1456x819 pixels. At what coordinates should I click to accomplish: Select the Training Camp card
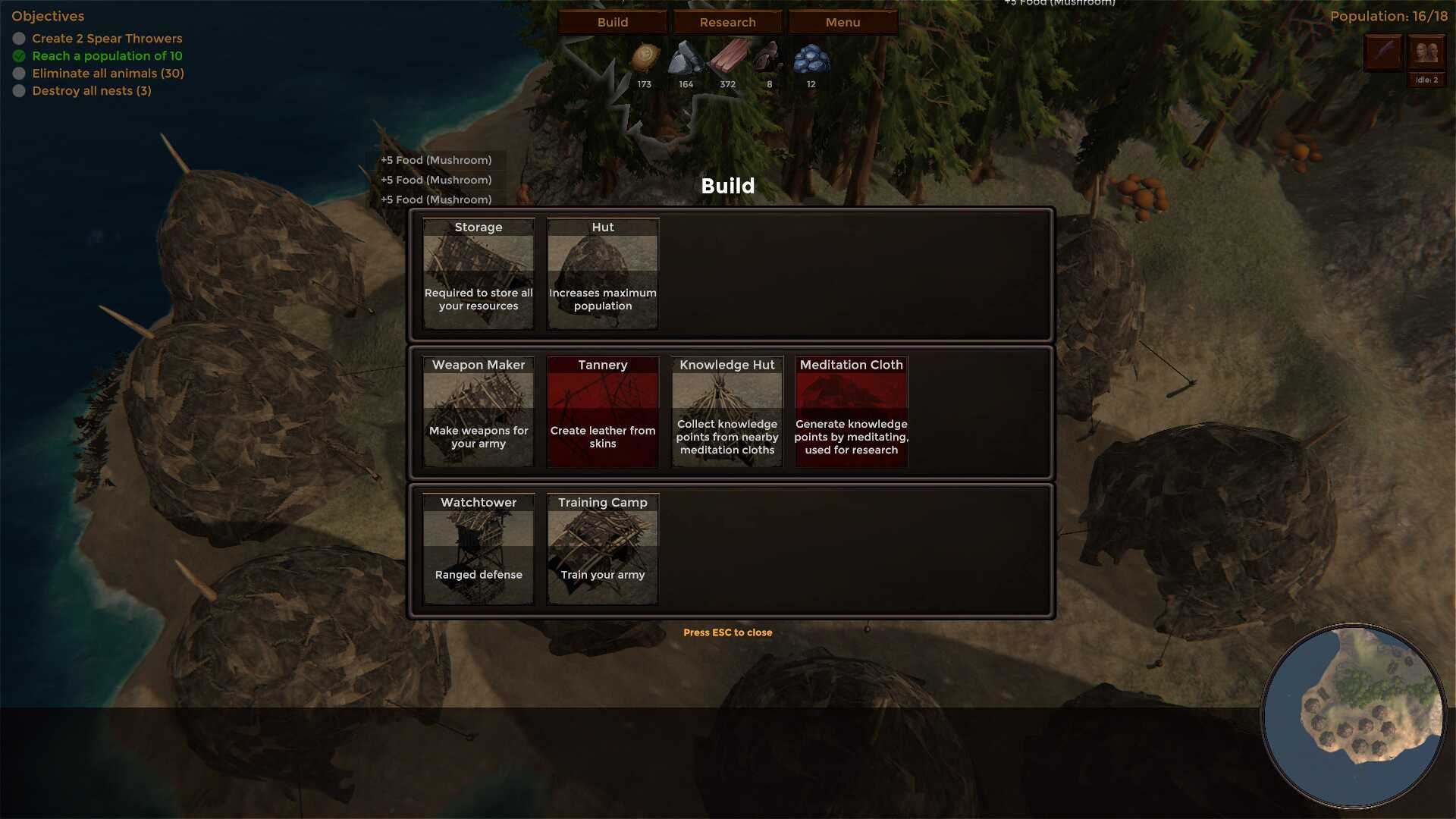coord(603,549)
